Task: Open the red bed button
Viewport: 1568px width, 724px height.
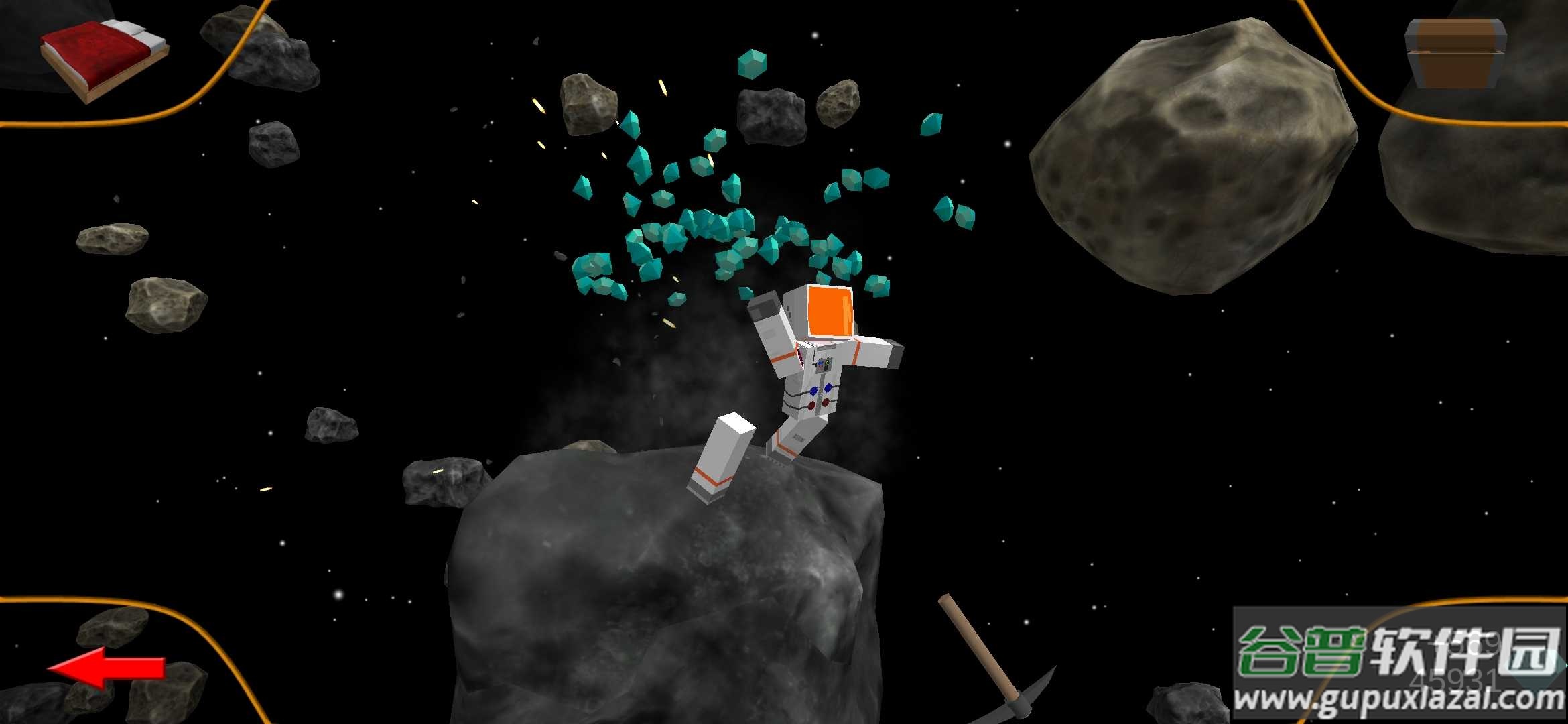Action: (x=104, y=59)
